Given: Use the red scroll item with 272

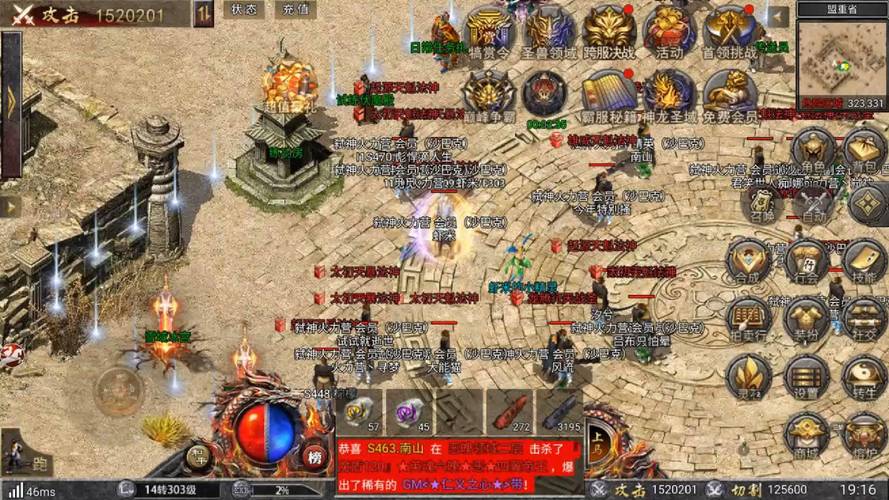Looking at the screenshot, I should click(510, 412).
